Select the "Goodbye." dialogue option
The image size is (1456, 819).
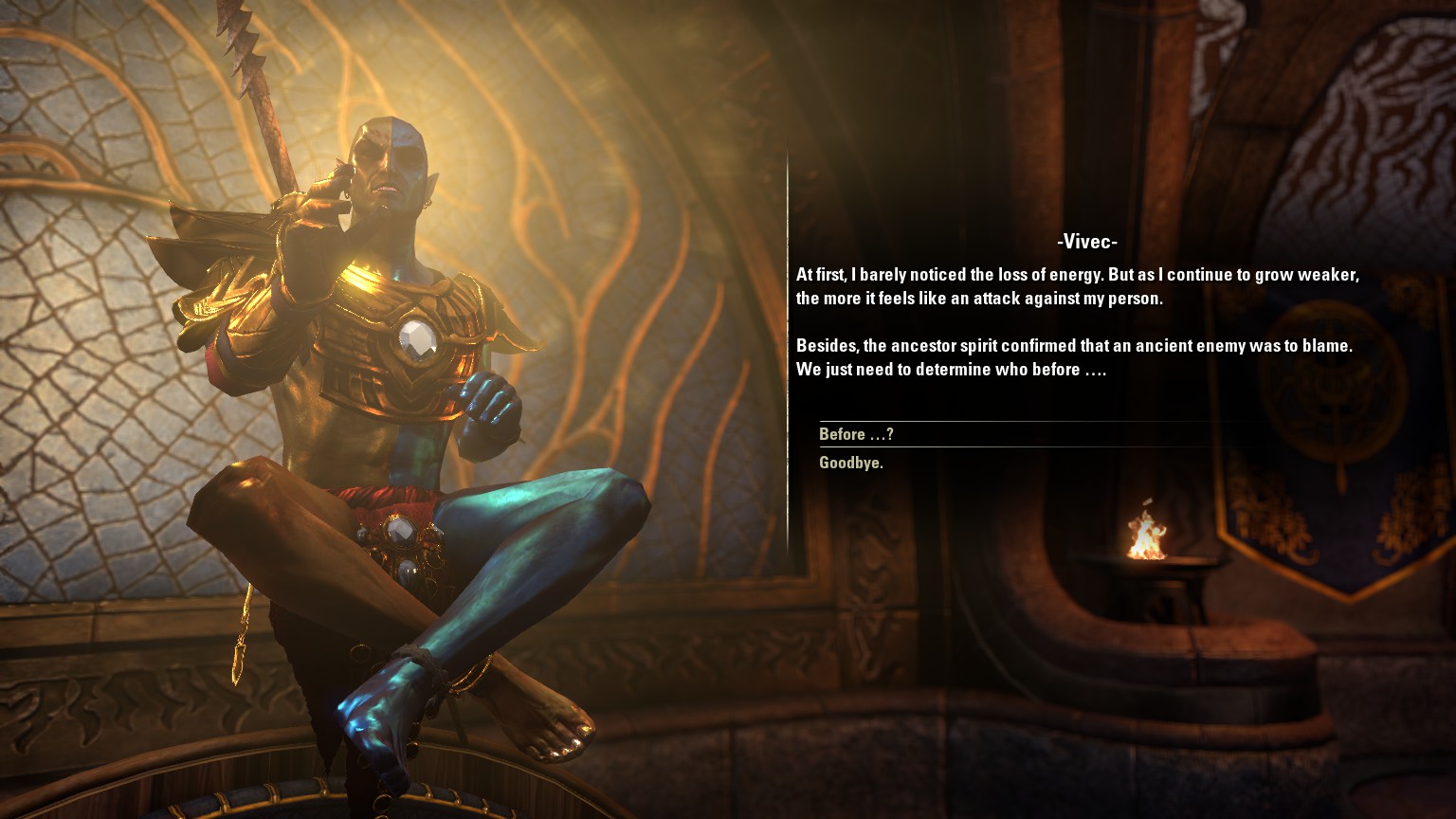(x=851, y=463)
